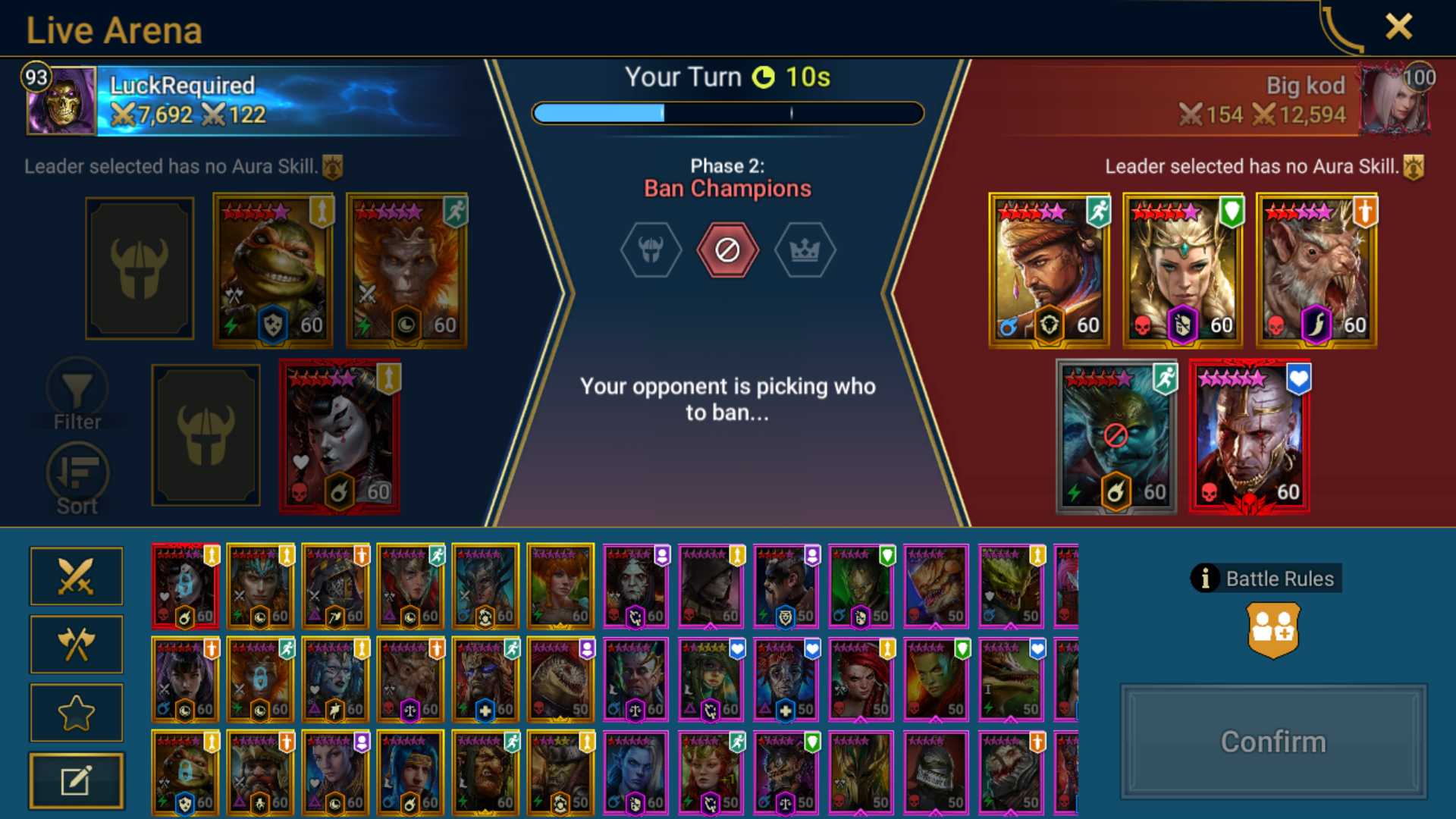Open the edit team preset tab

click(76, 781)
